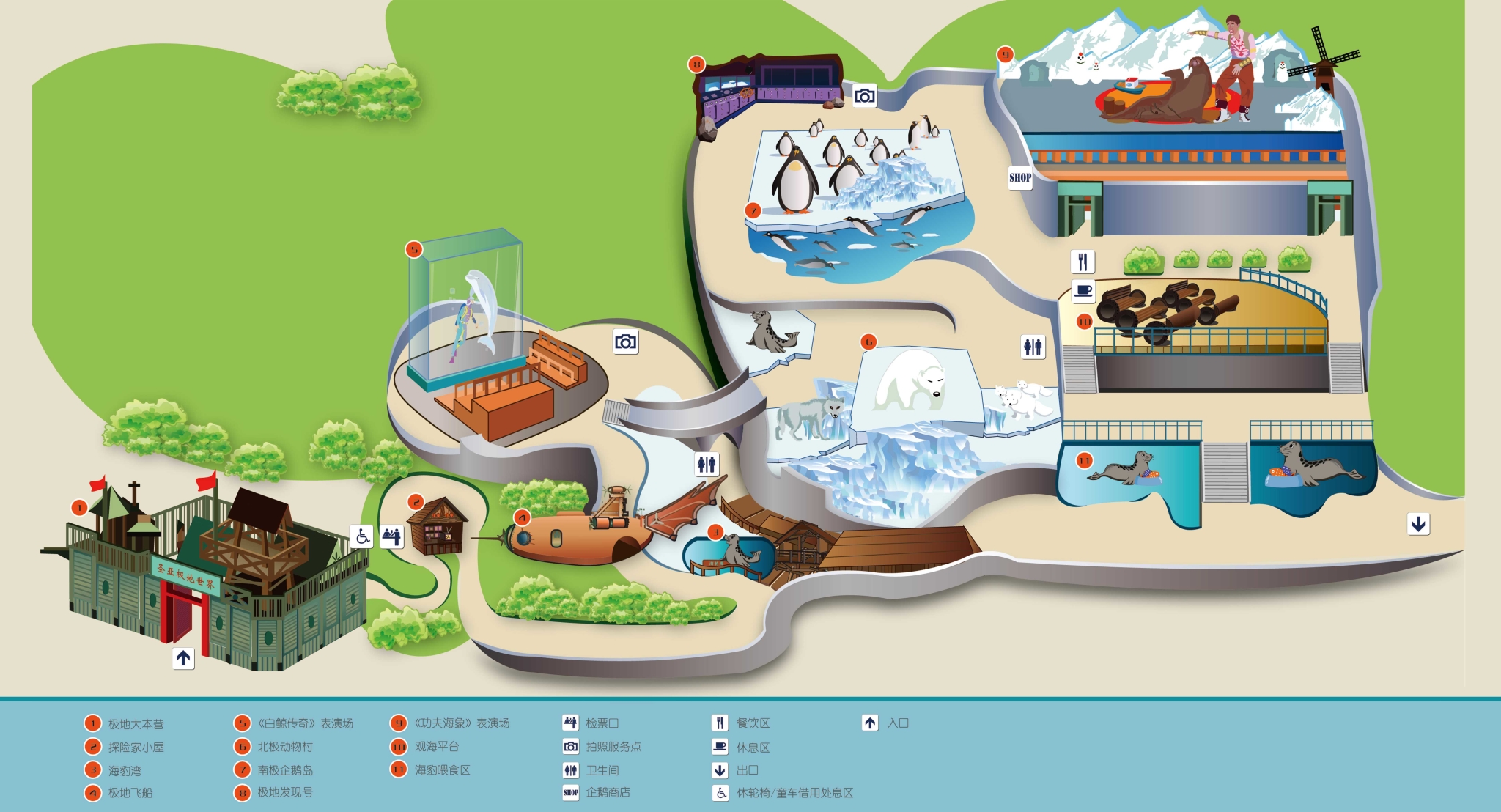Select the wheelchair marker beside the explorer cabin

[x=361, y=536]
